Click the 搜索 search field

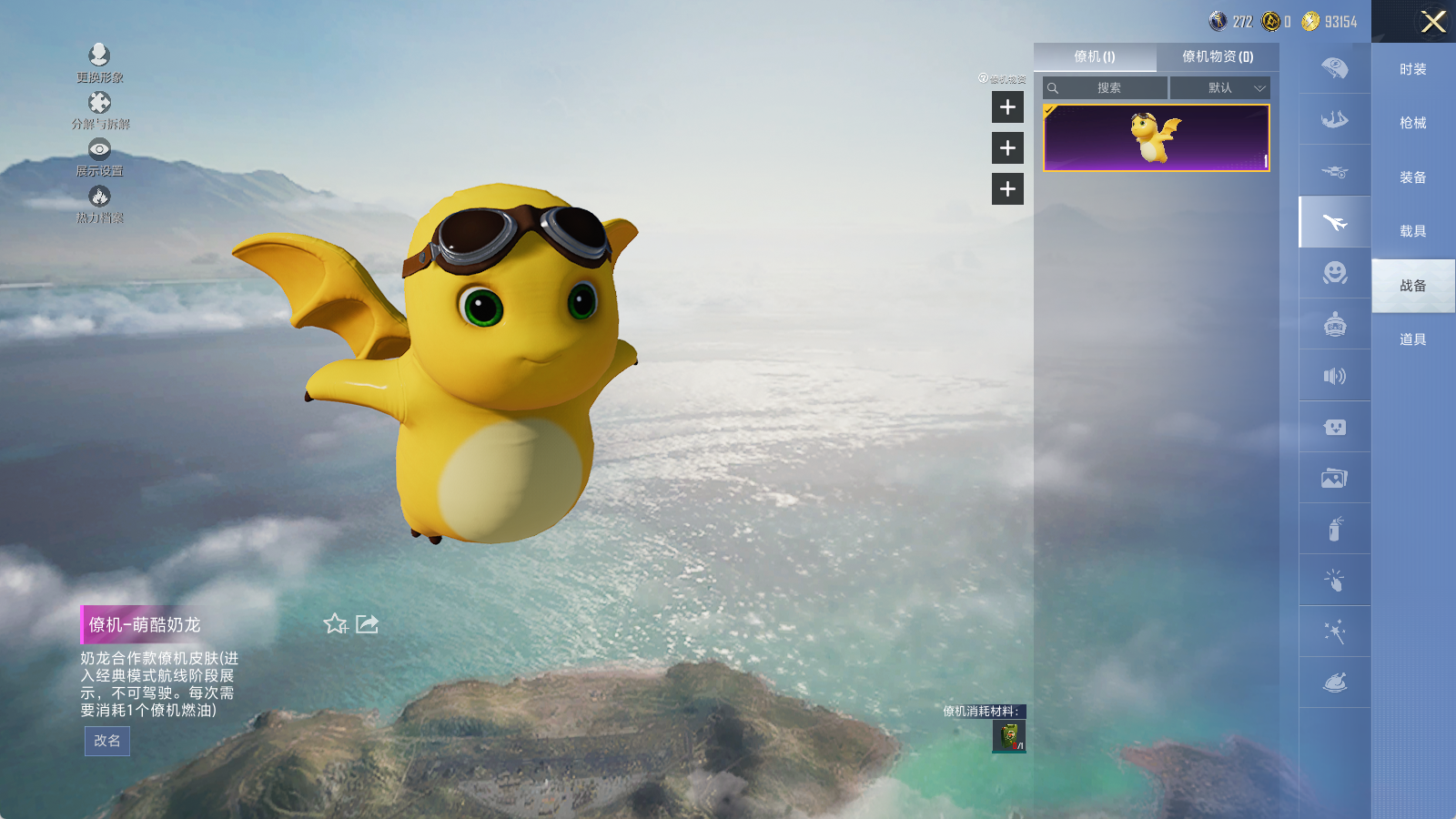(x=1108, y=88)
